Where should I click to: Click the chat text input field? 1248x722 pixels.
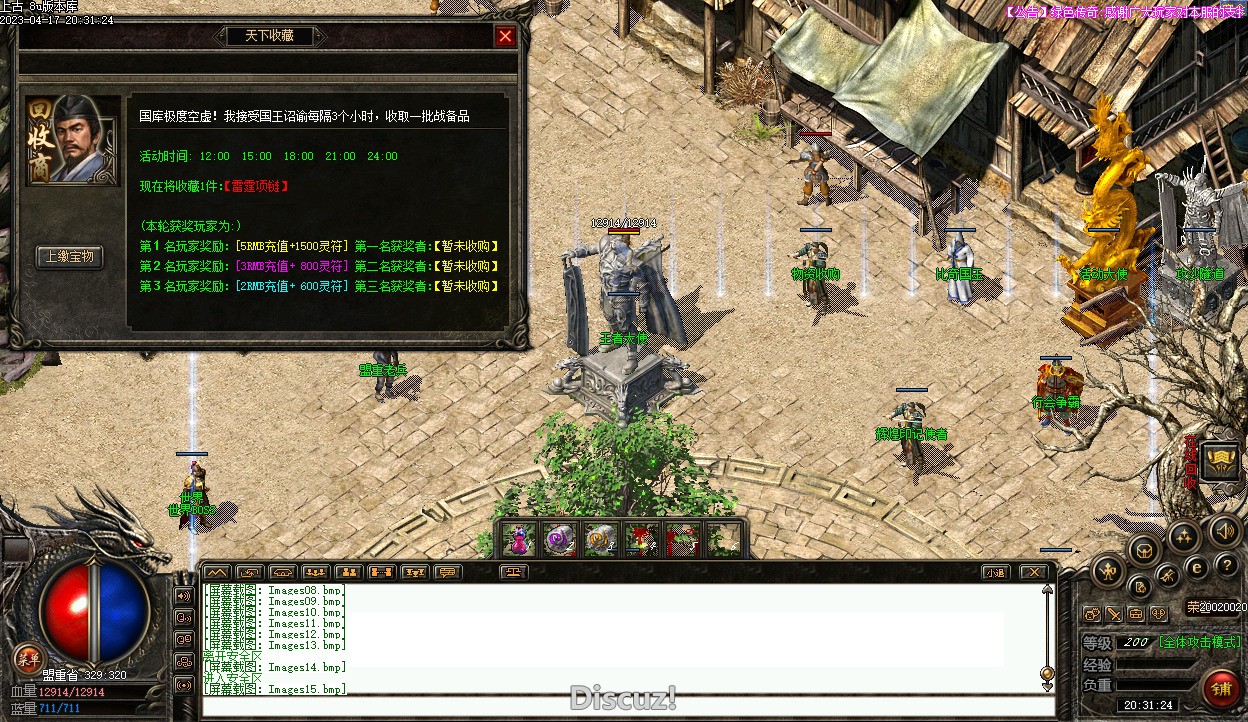pos(620,707)
